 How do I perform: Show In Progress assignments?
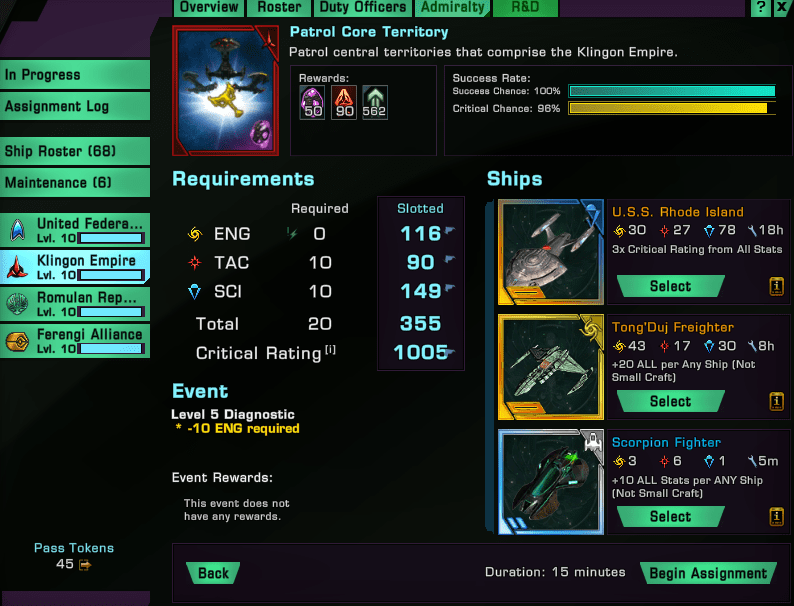coord(74,75)
